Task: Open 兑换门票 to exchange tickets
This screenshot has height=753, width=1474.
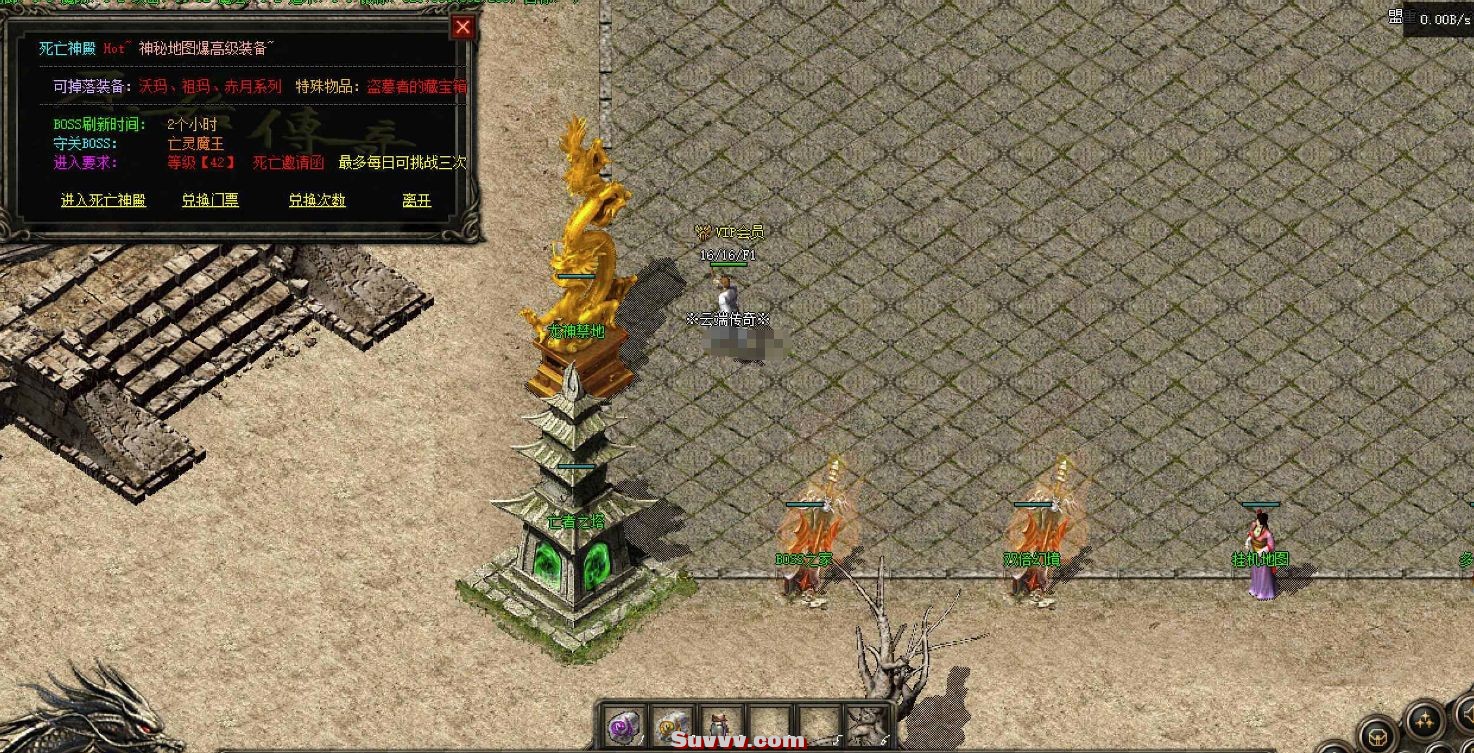Action: click(x=210, y=200)
